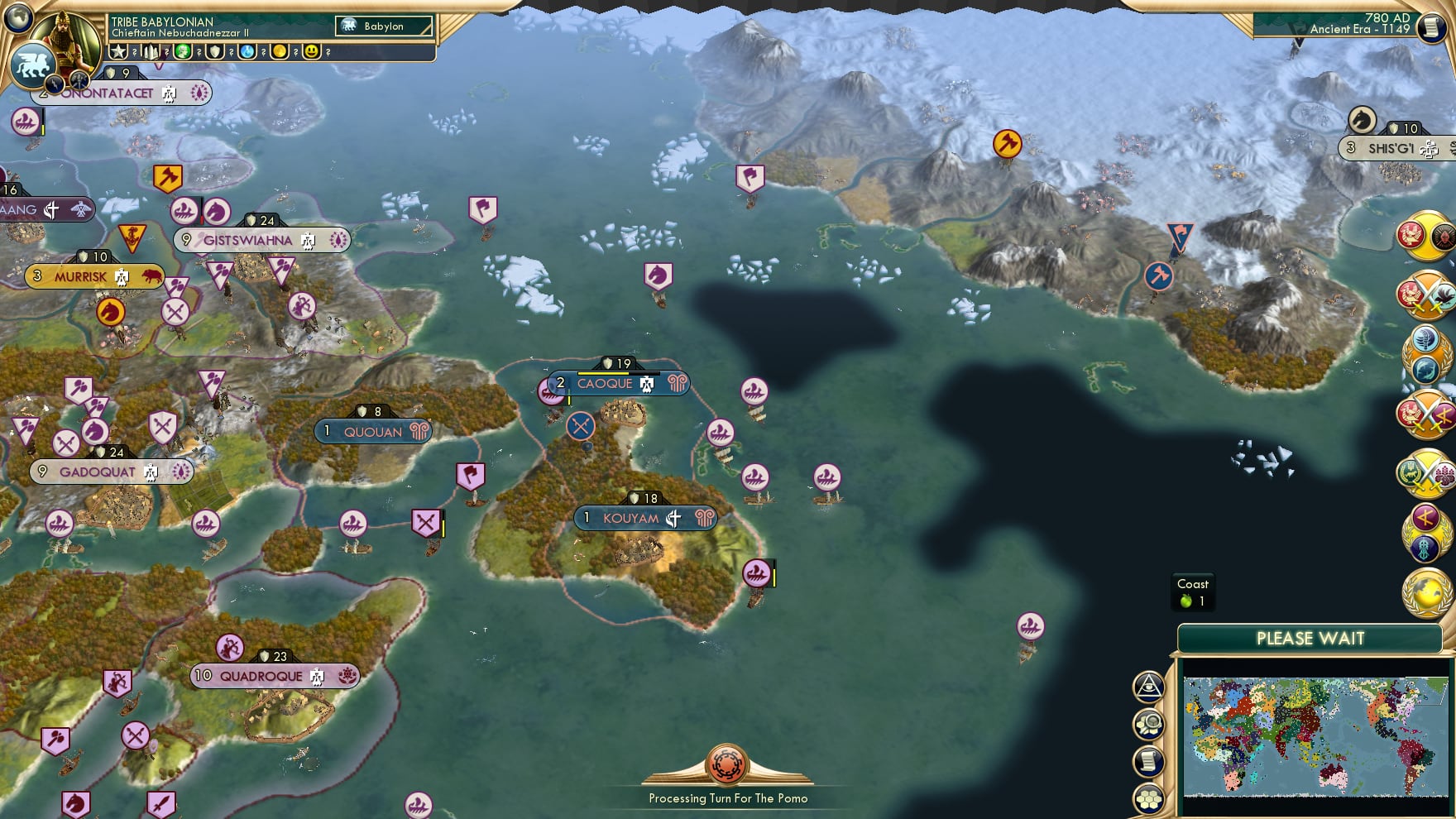Click the Coast tile yield tooltip
The height and width of the screenshot is (819, 1456).
pyautogui.click(x=1195, y=591)
